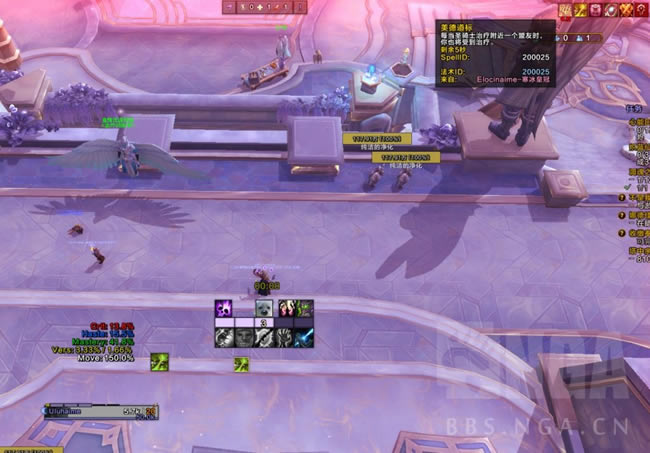Click the golden lightning buff icon
Viewport: 650px width, 453px height.
pos(581,10)
